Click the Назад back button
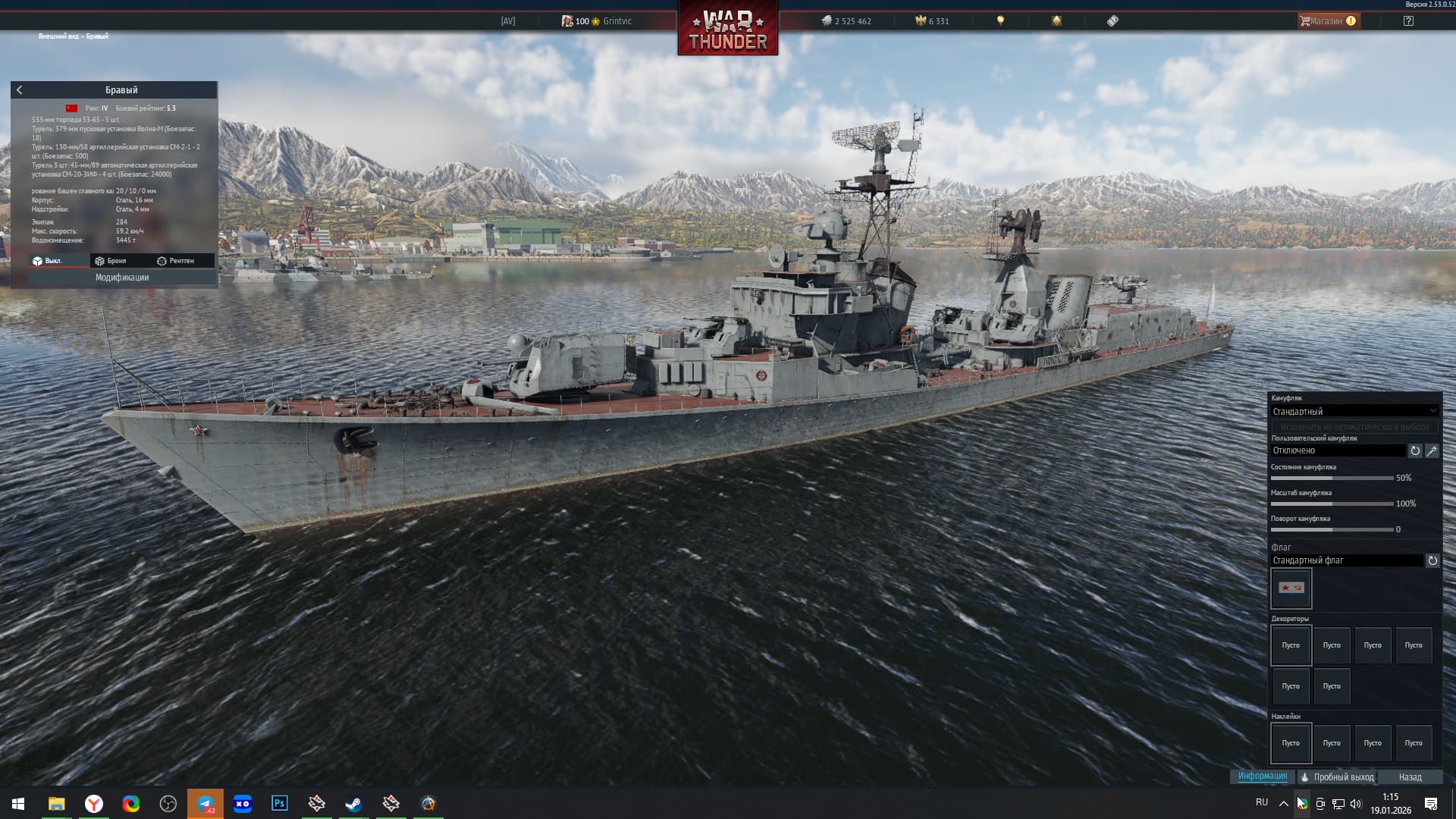 click(1410, 777)
